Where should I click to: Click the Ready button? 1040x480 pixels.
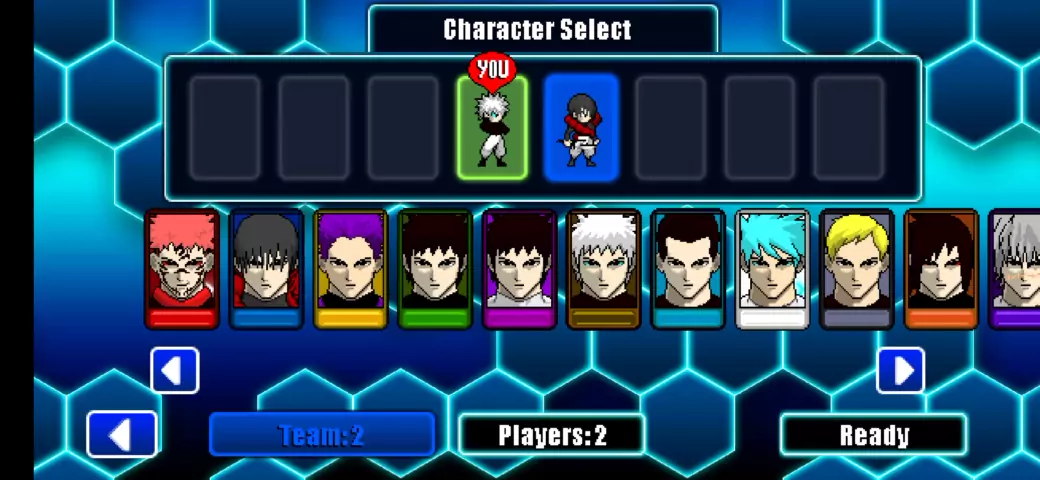[873, 435]
